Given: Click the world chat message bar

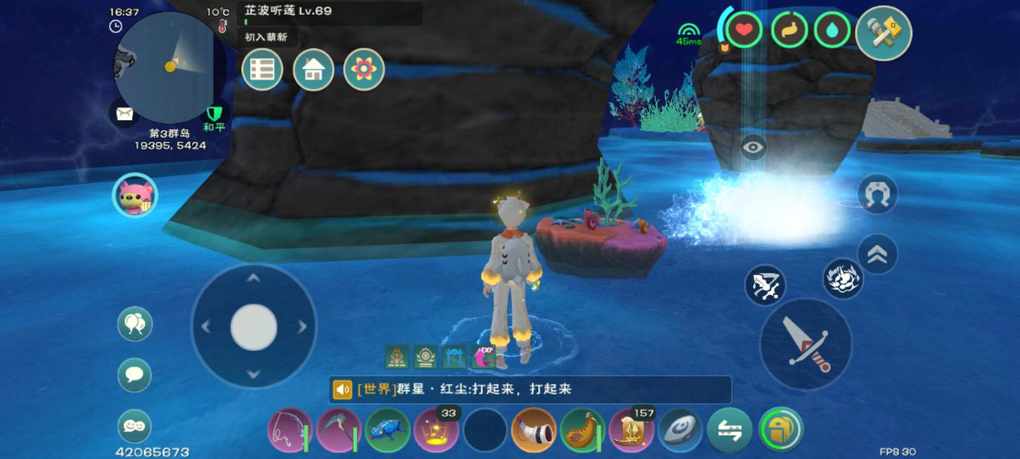Looking at the screenshot, I should coord(530,390).
